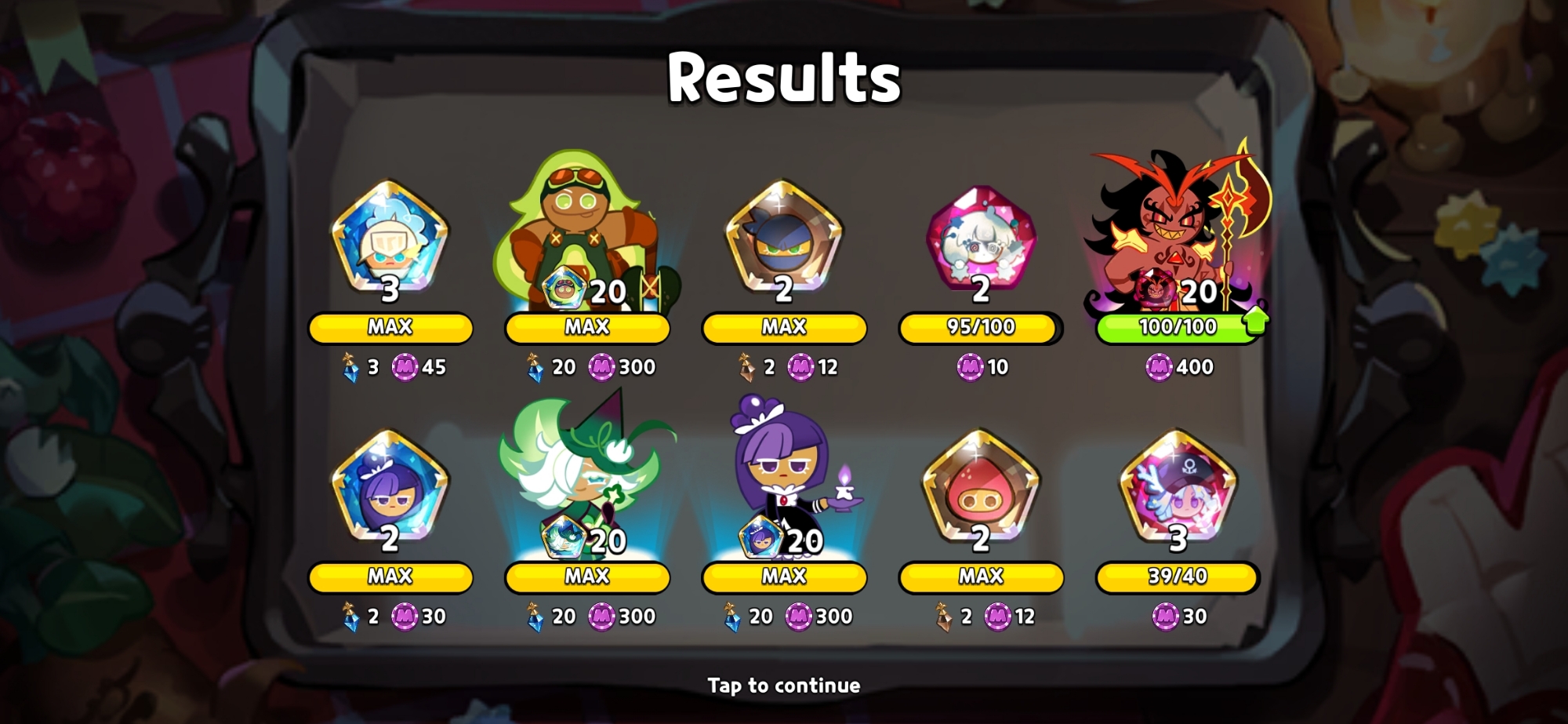The width and height of the screenshot is (1568, 724).
Task: Click the red strawberry cookie bronze soulstone
Action: [x=981, y=486]
